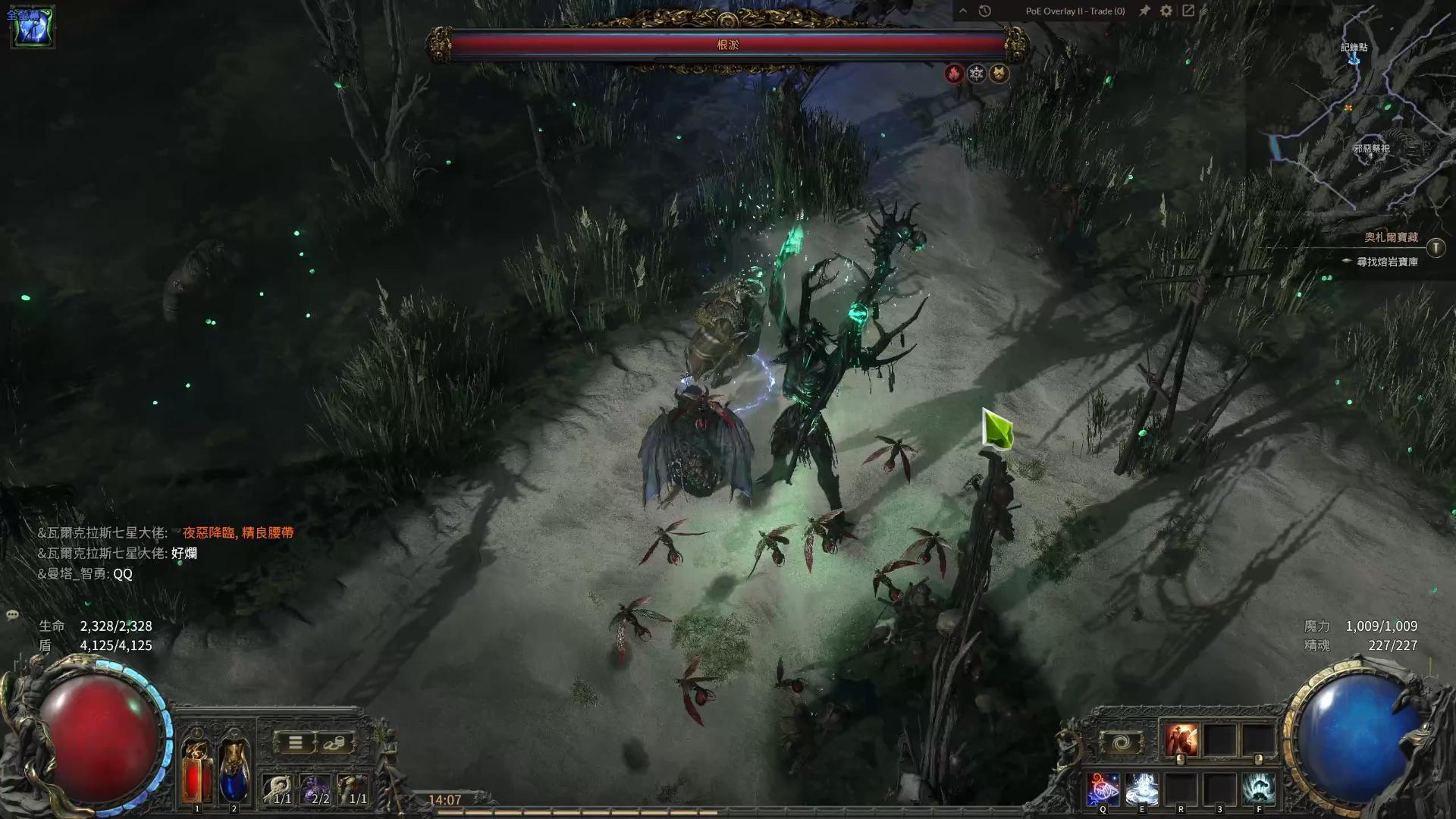Select the purple charm slot showing 2/2
Screen dimensions: 1456x819
[x=315, y=789]
